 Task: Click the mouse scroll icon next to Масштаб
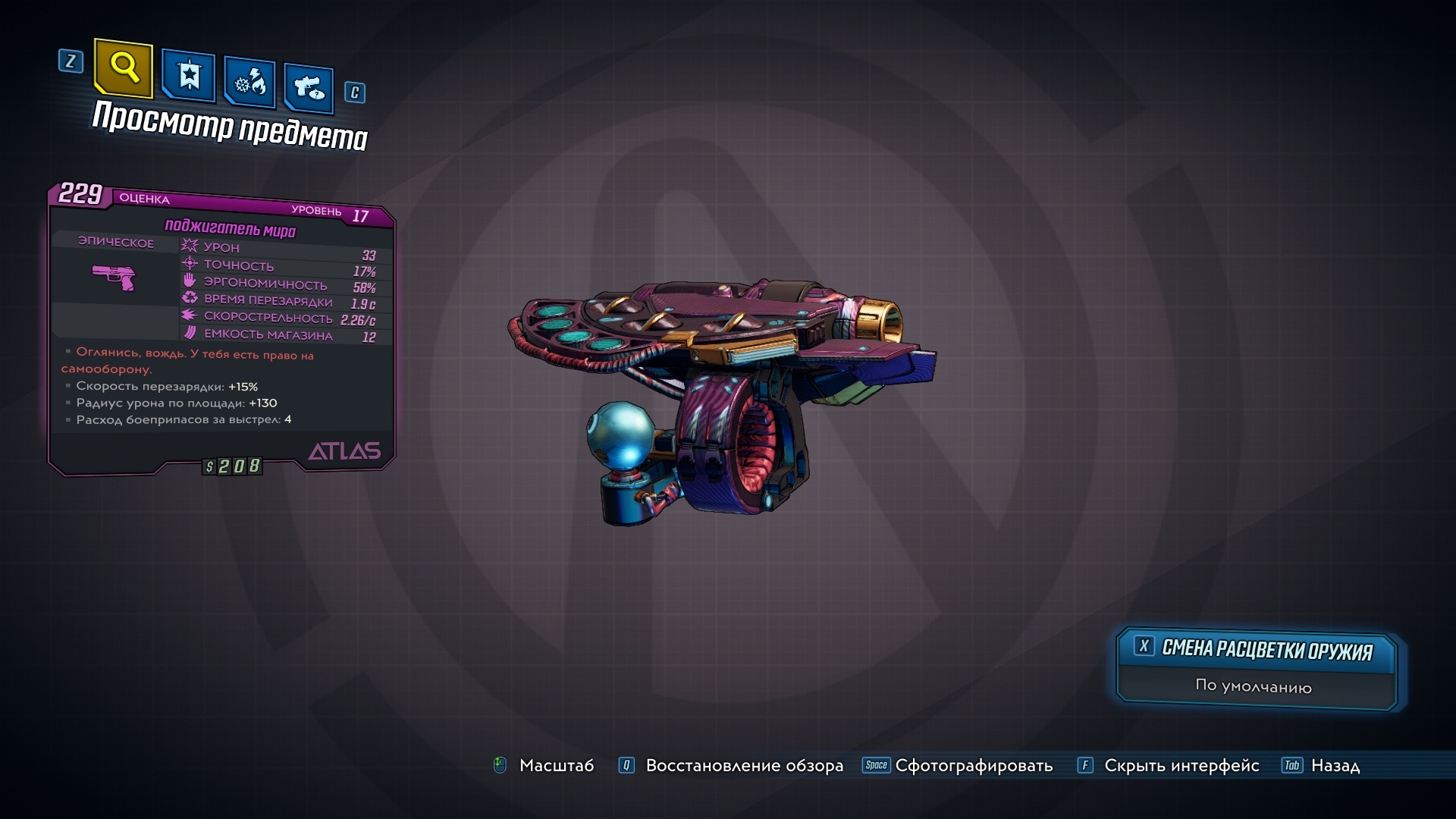(x=499, y=766)
